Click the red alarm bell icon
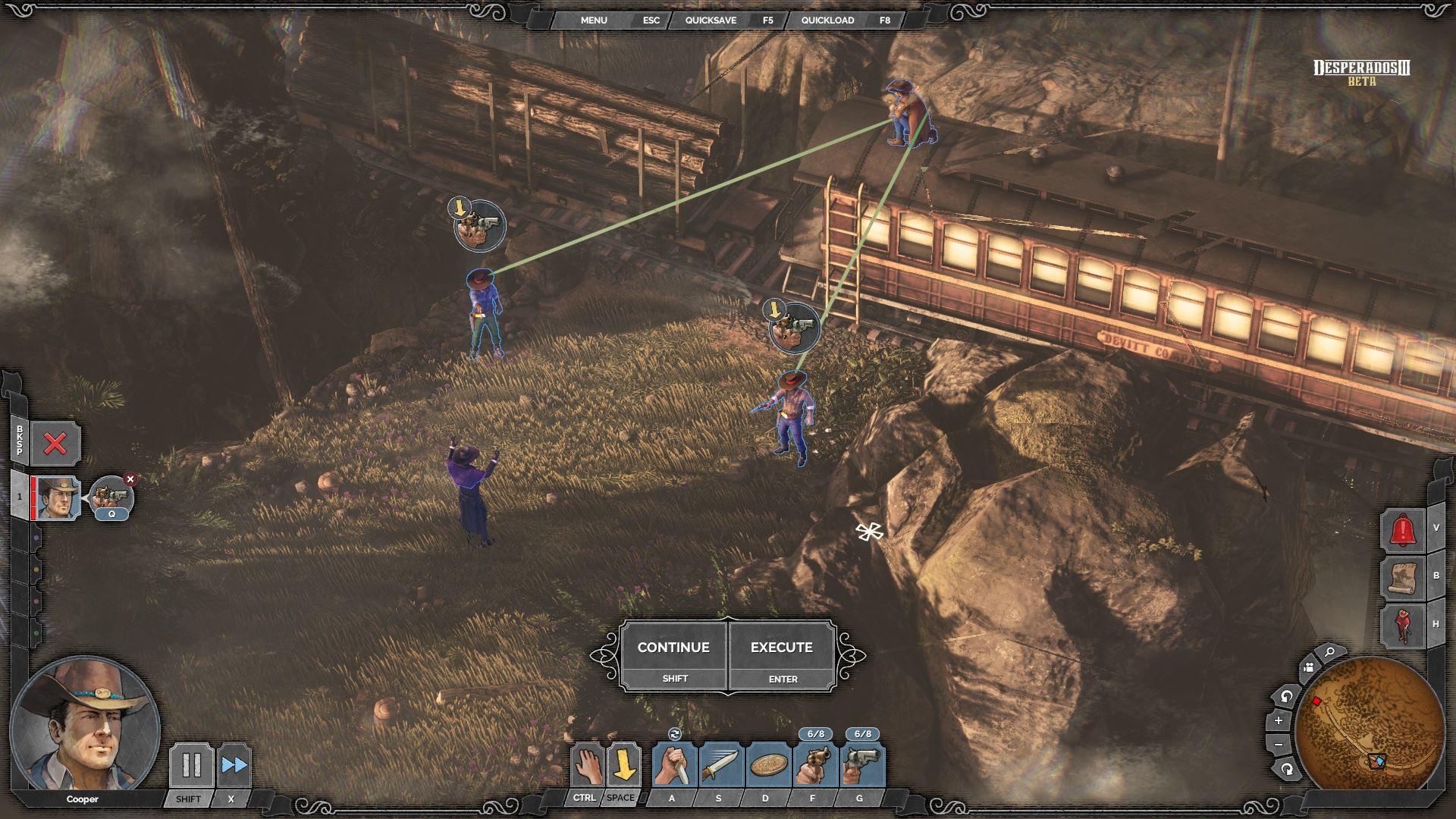Image resolution: width=1456 pixels, height=819 pixels. [x=1402, y=529]
